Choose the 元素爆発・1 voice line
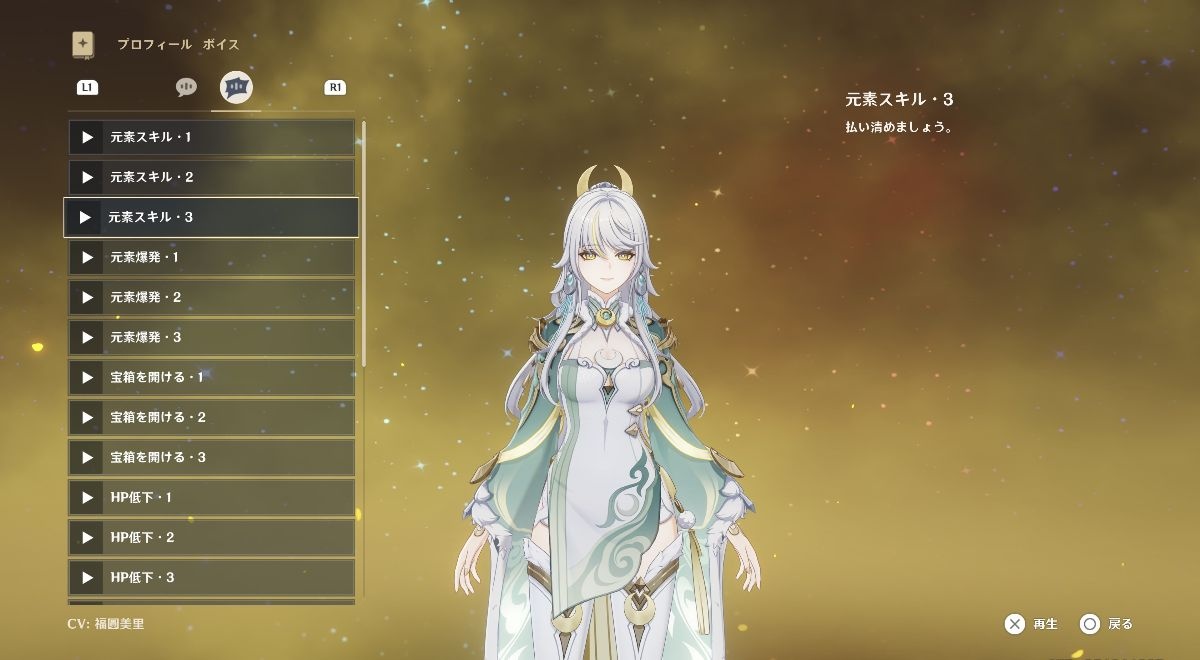The width and height of the screenshot is (1200, 660). point(211,257)
